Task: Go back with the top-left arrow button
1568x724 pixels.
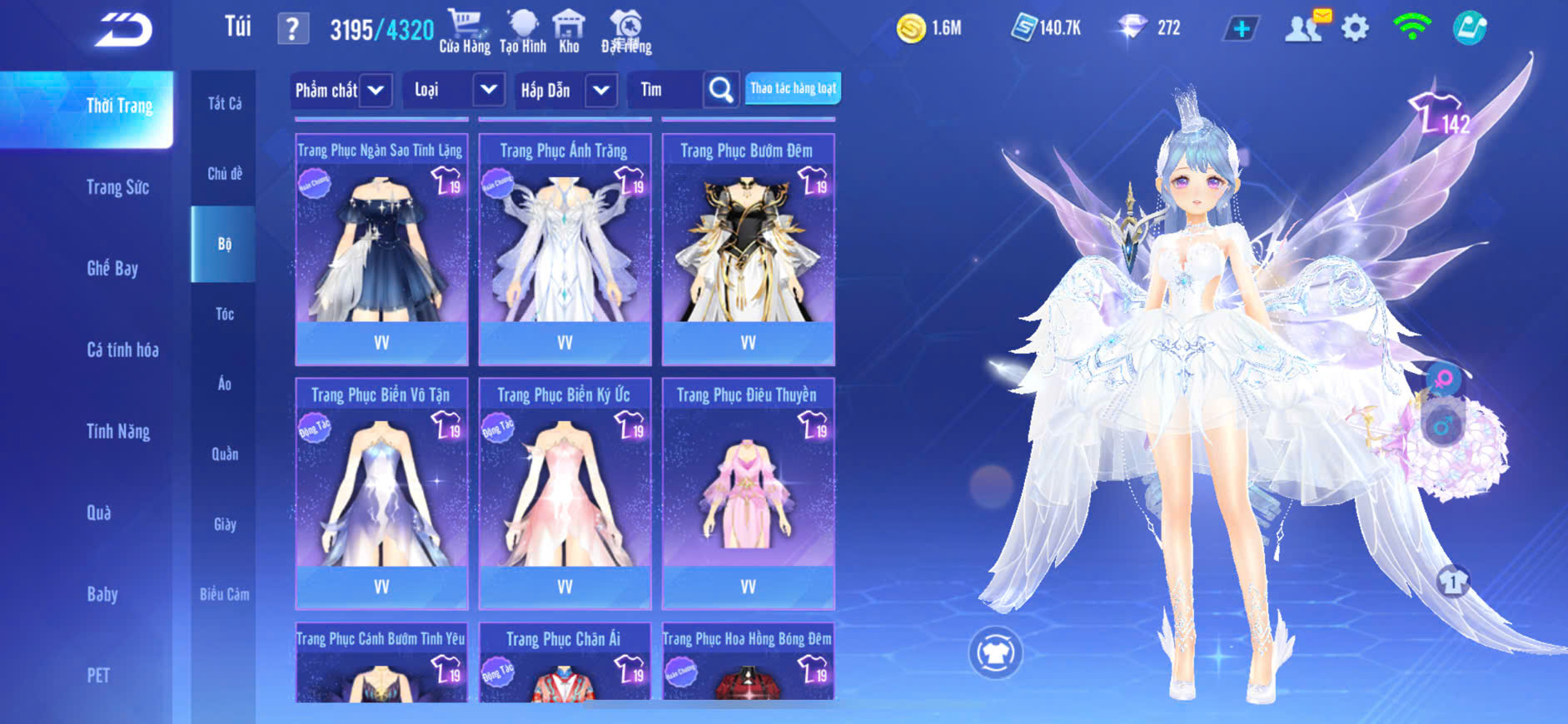Action: pos(123,31)
